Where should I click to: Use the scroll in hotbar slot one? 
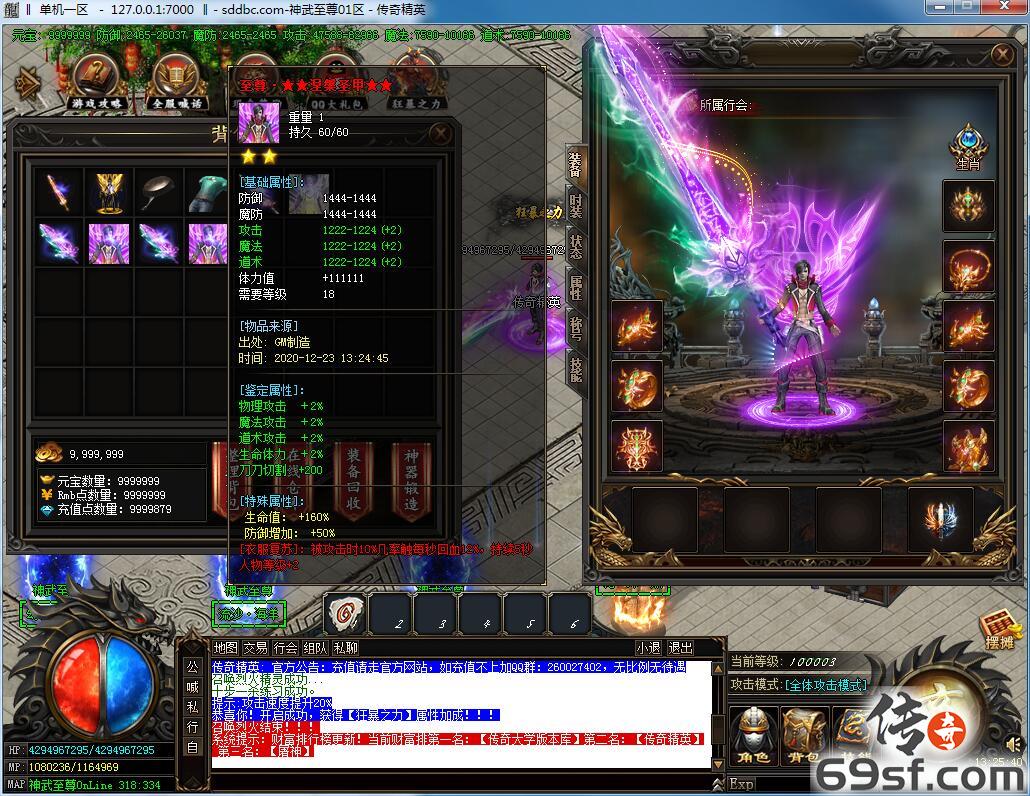(346, 612)
